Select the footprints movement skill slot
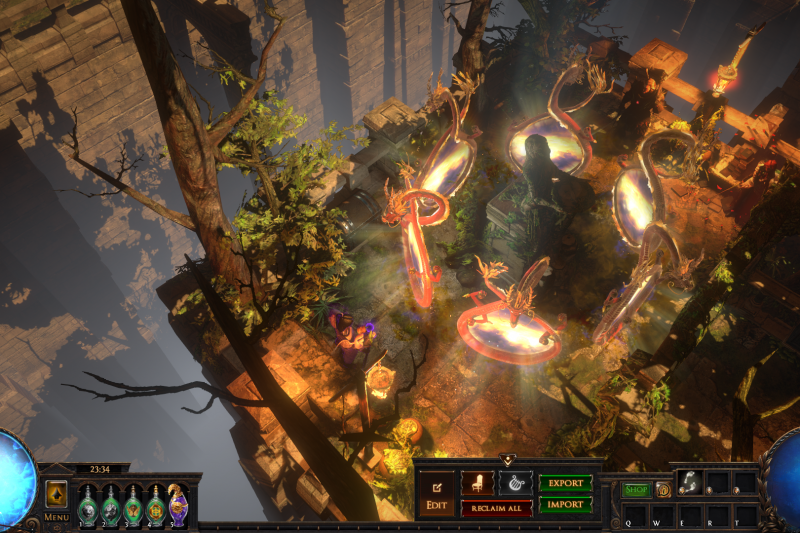The width and height of the screenshot is (800, 533). [x=689, y=483]
